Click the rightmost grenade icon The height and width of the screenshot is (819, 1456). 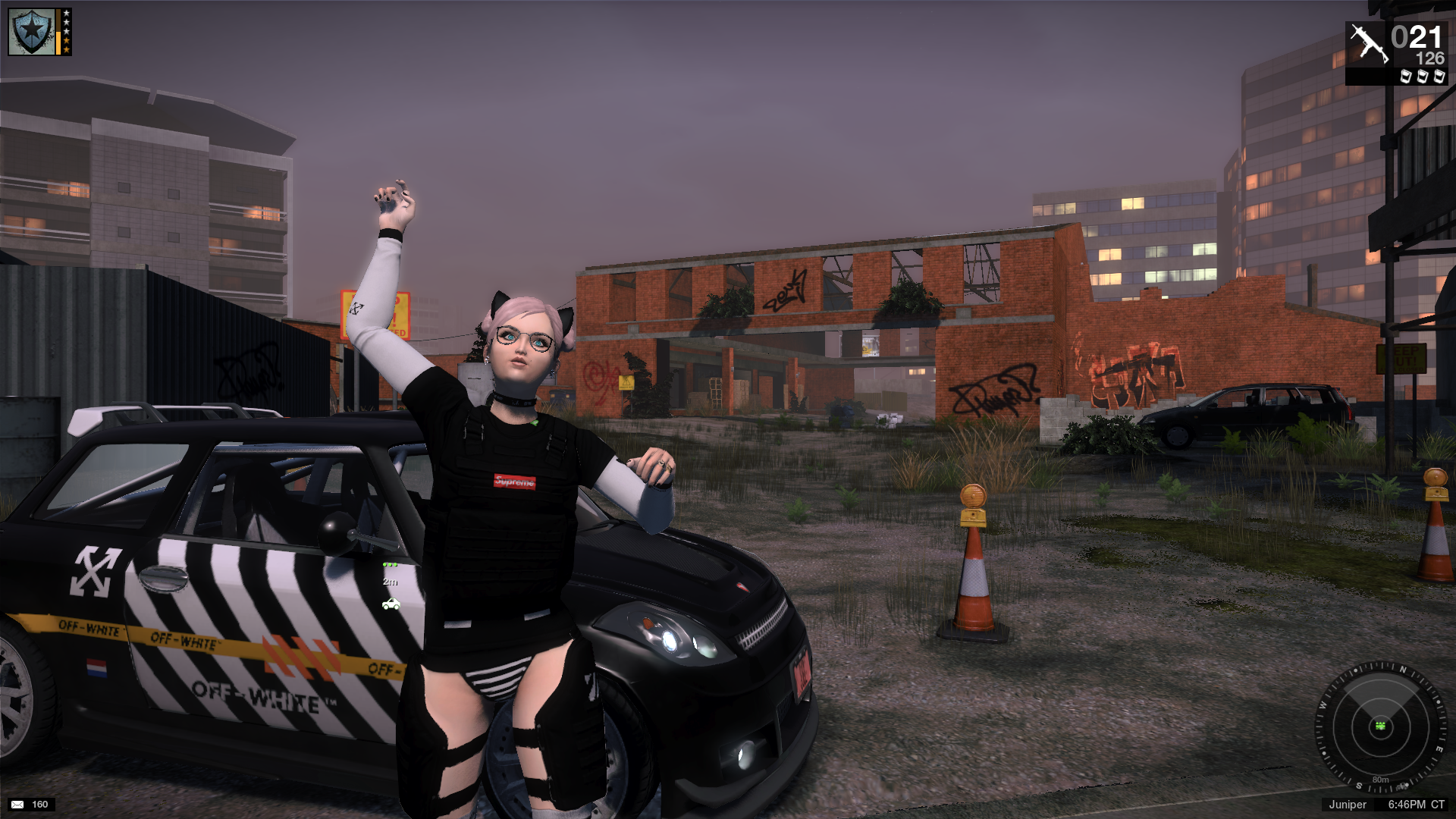pyautogui.click(x=1437, y=77)
